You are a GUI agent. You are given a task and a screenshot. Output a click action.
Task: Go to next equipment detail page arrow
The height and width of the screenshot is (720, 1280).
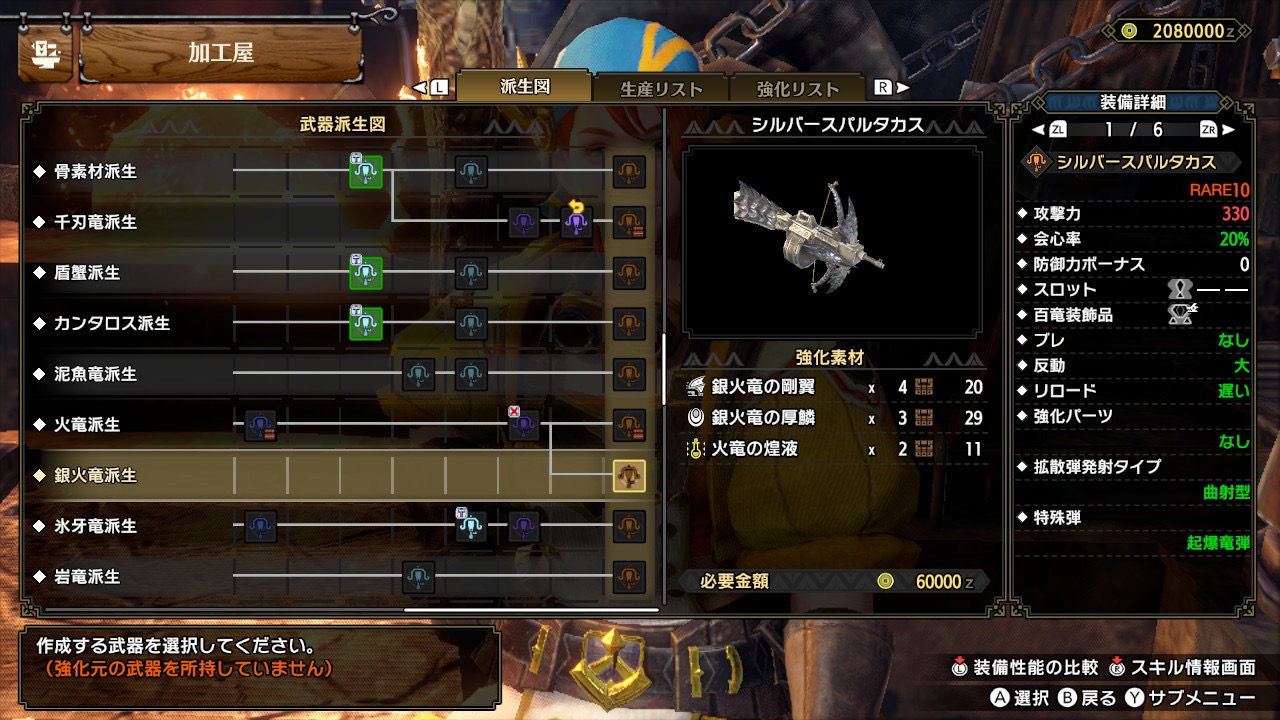1228,130
